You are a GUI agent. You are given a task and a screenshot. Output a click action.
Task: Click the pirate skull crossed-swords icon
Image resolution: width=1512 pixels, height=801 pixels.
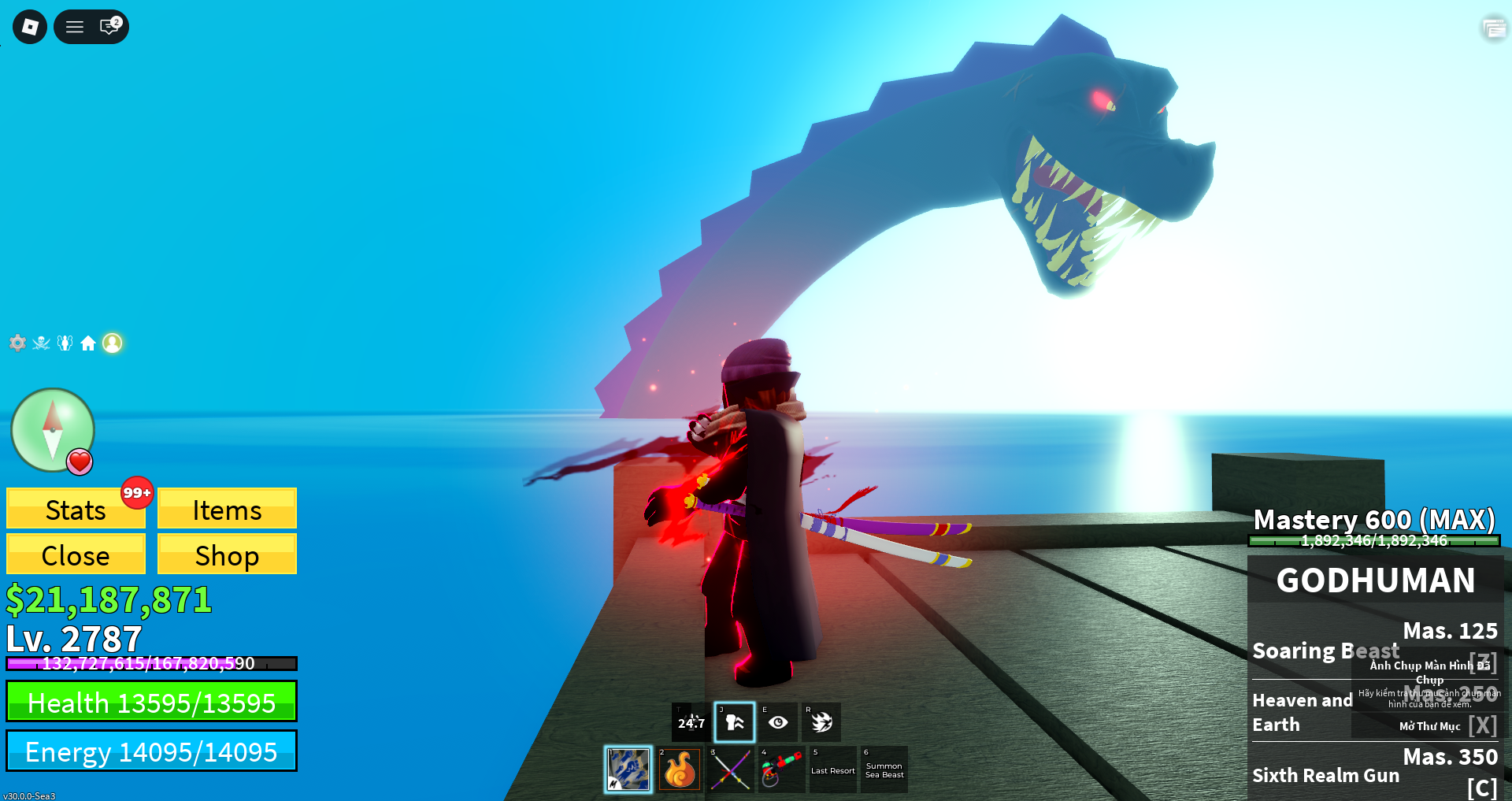(x=41, y=343)
